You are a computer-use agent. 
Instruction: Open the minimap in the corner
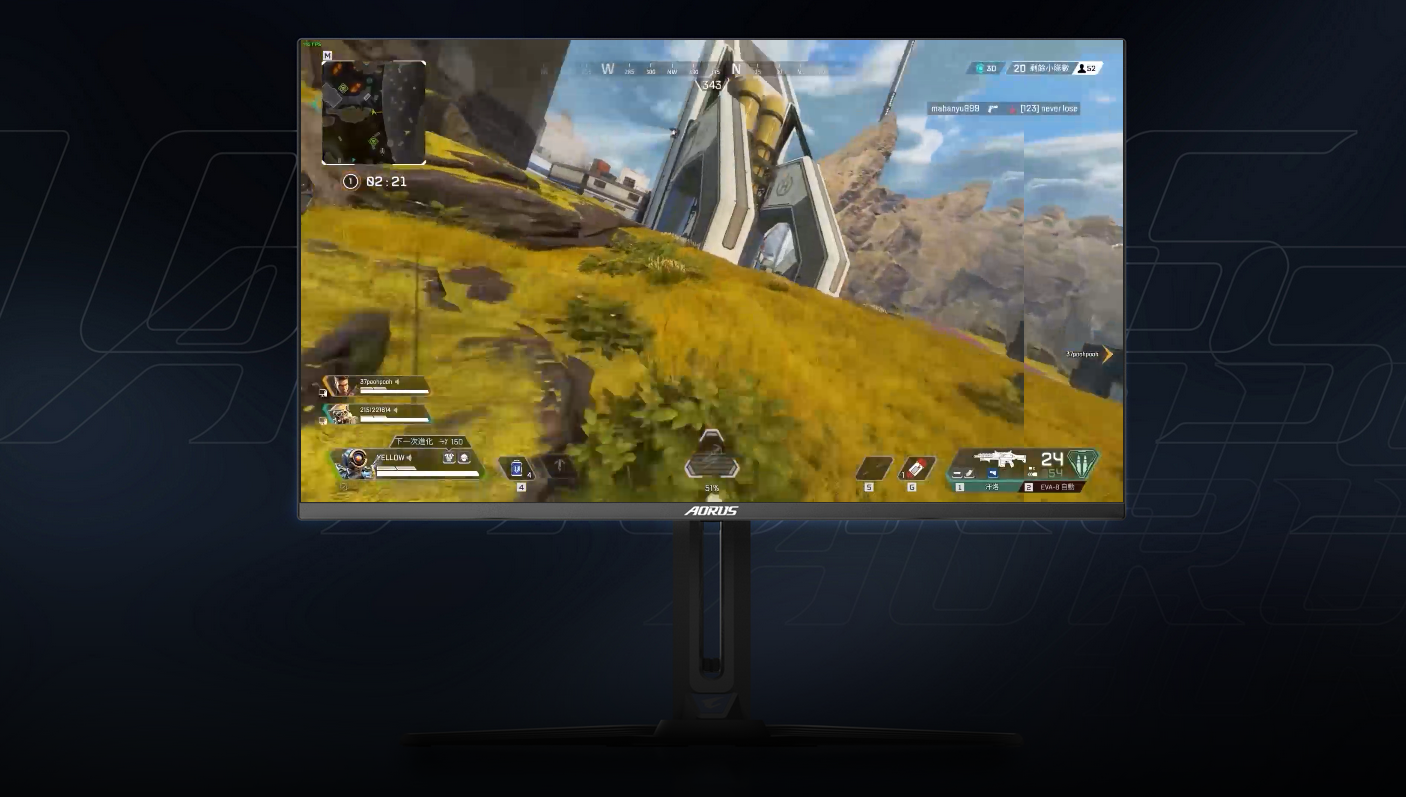tap(374, 112)
